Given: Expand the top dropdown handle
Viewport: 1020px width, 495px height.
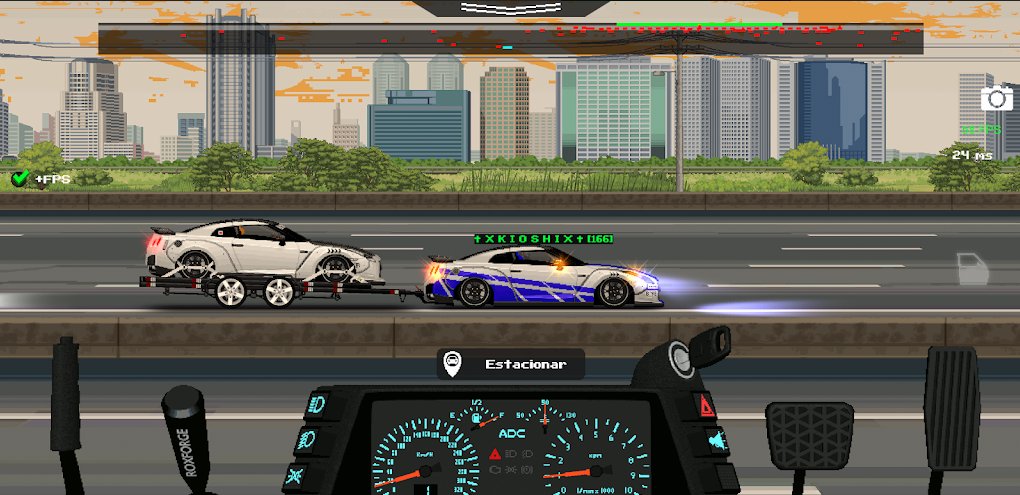Looking at the screenshot, I should coord(509,7).
